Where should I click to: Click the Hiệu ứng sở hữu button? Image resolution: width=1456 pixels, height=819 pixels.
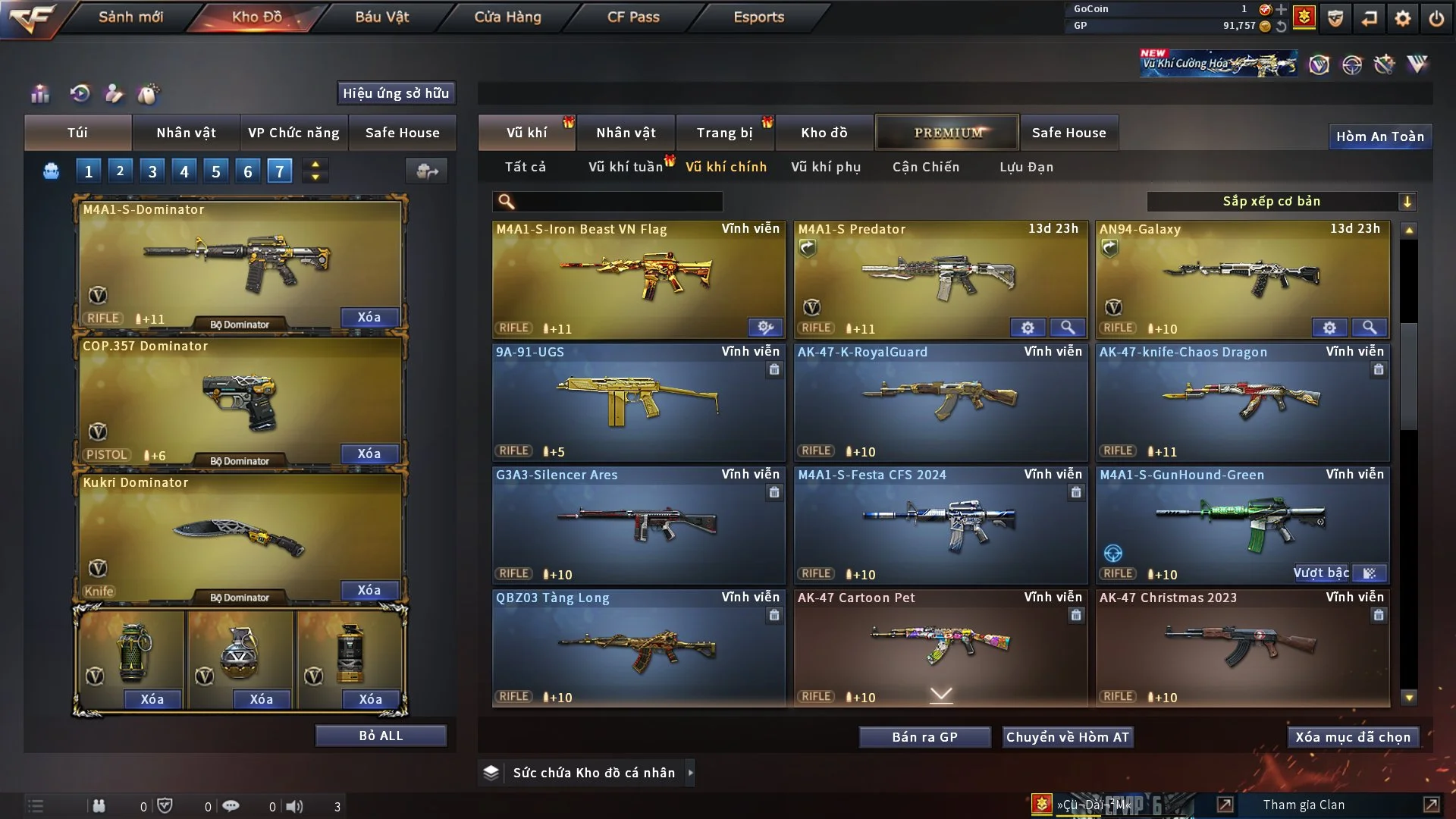[x=396, y=93]
